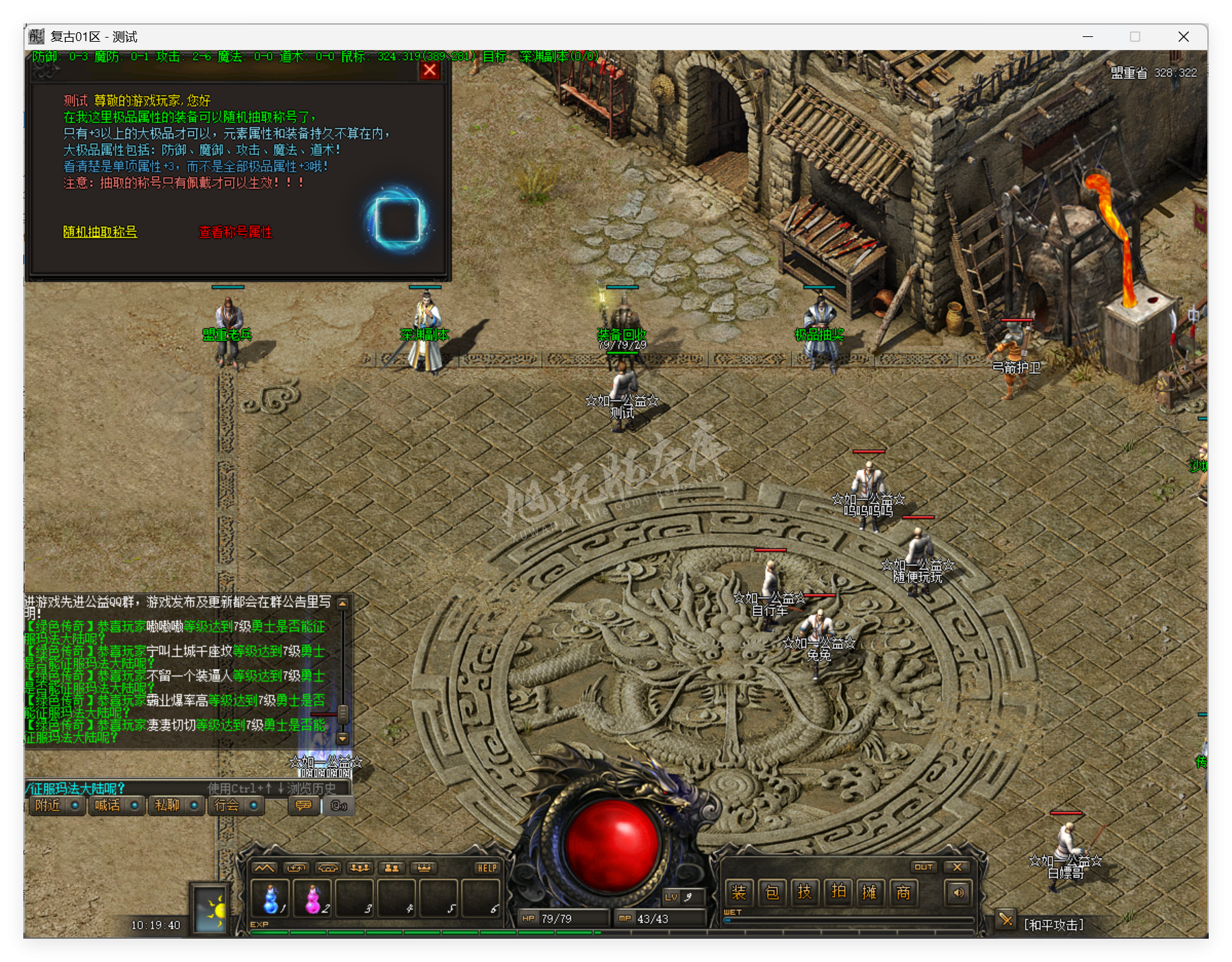
Task: Open the shop via the 商 icon
Action: 905,893
